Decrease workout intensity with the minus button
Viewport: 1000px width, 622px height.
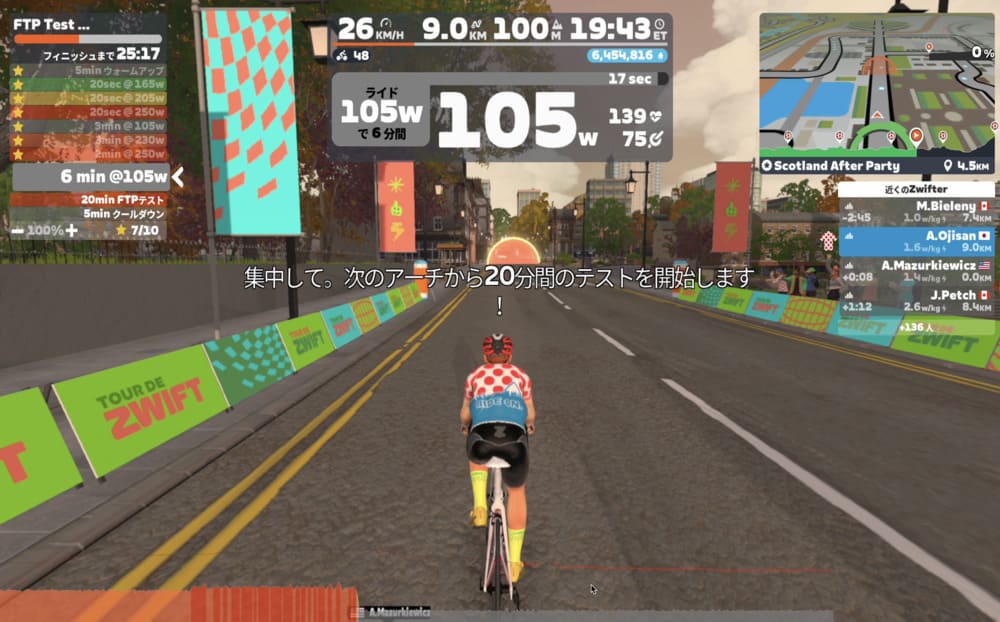tap(18, 230)
